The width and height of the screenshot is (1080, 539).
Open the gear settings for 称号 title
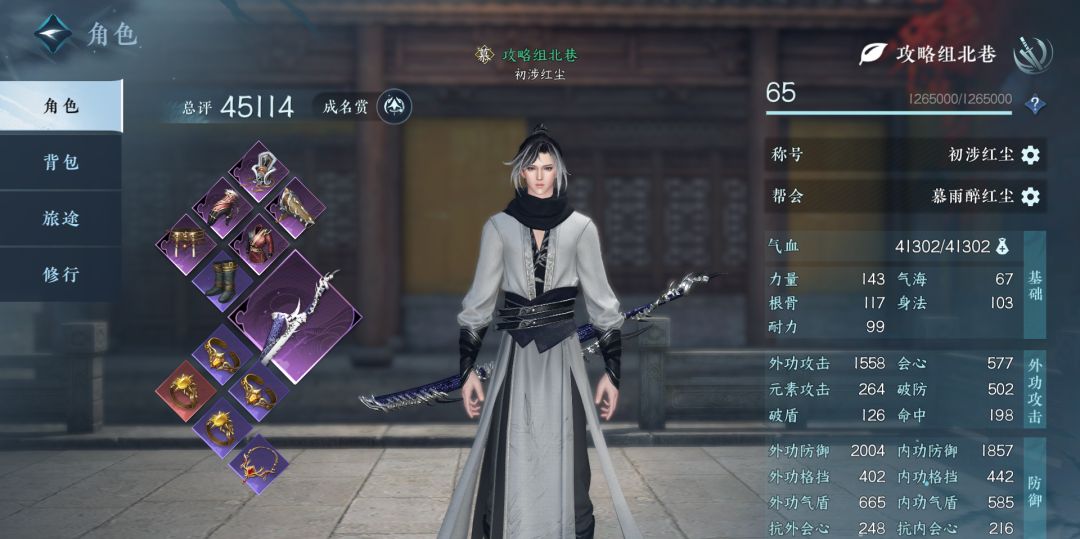coord(1030,155)
